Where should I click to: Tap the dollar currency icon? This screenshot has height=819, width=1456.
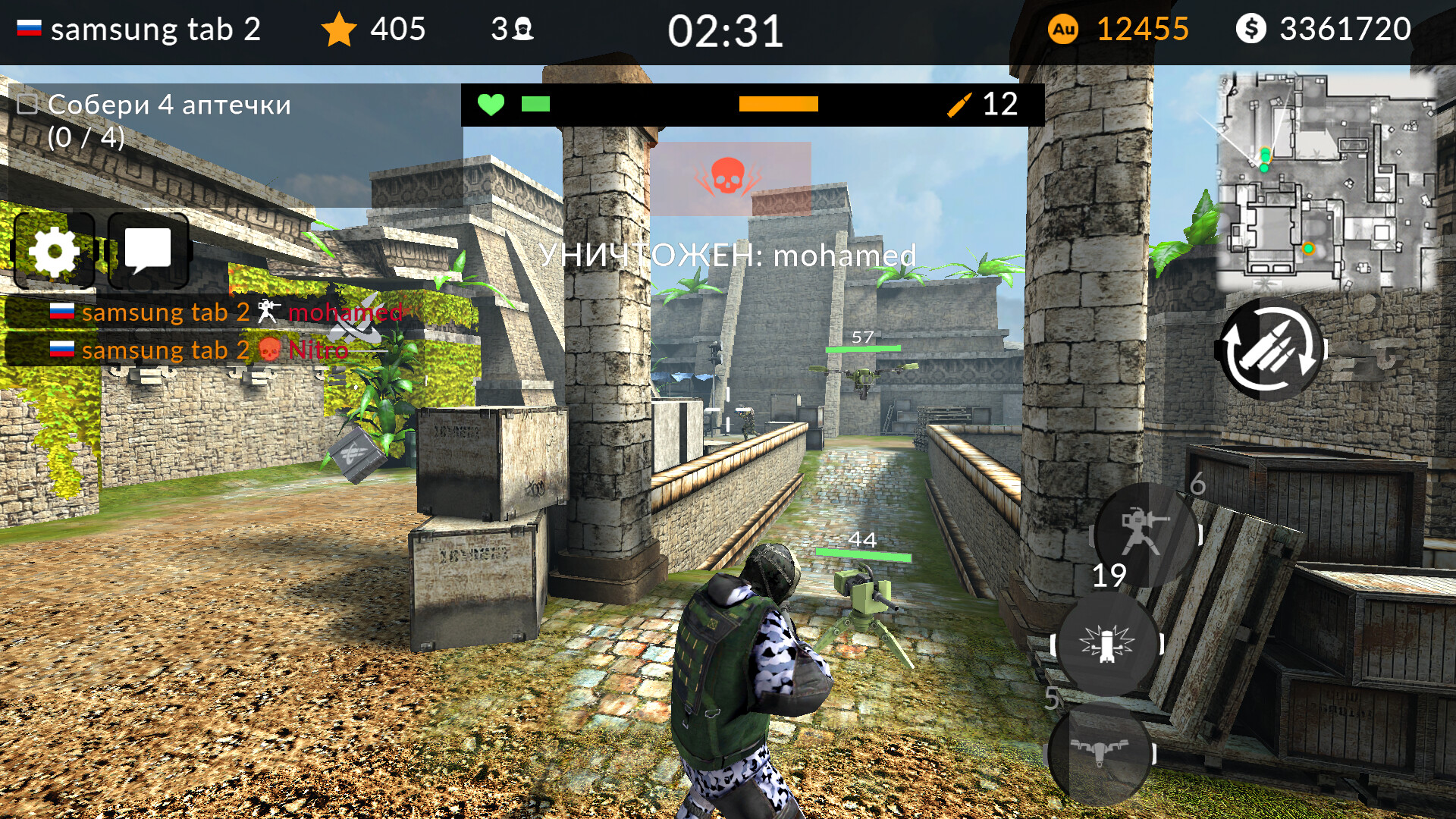tap(1251, 30)
